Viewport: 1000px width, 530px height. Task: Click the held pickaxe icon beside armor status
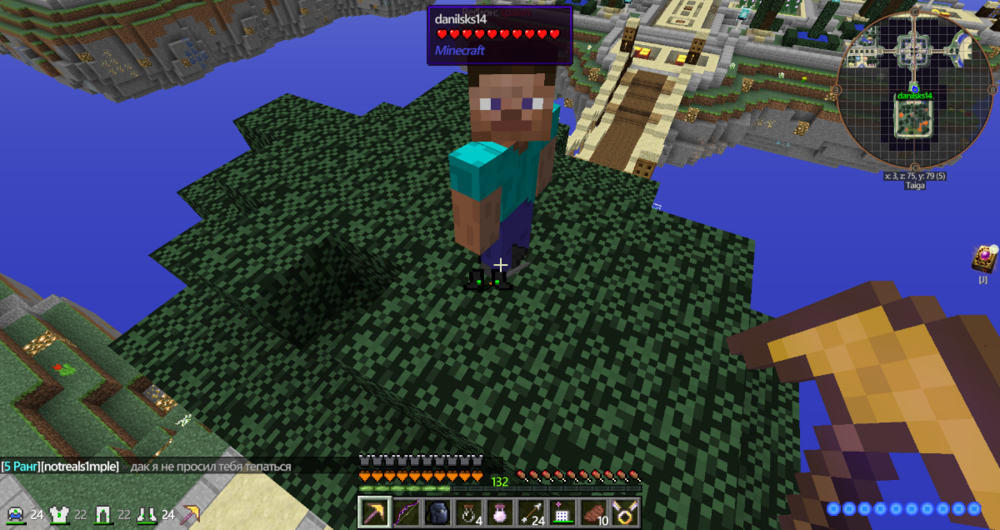pyautogui.click(x=189, y=515)
